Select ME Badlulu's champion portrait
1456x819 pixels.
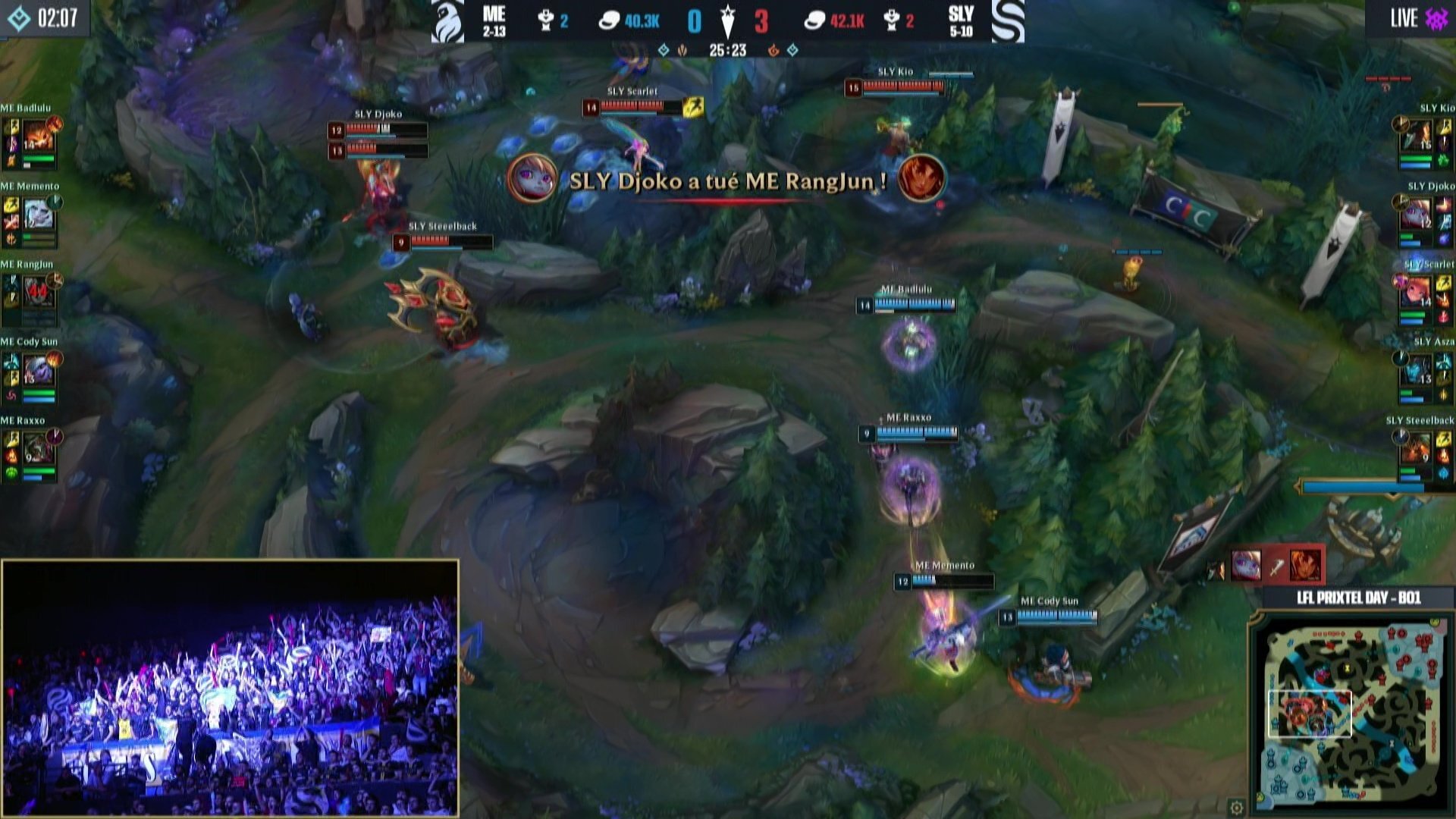pyautogui.click(x=38, y=138)
